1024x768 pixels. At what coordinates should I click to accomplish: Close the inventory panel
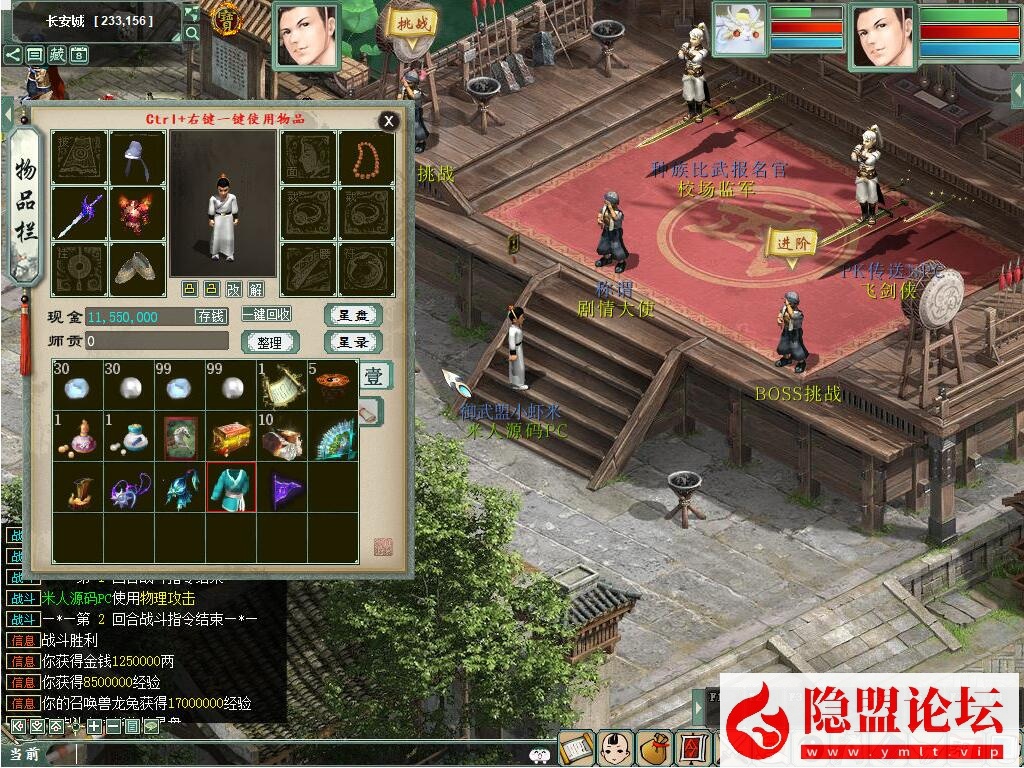coord(388,122)
